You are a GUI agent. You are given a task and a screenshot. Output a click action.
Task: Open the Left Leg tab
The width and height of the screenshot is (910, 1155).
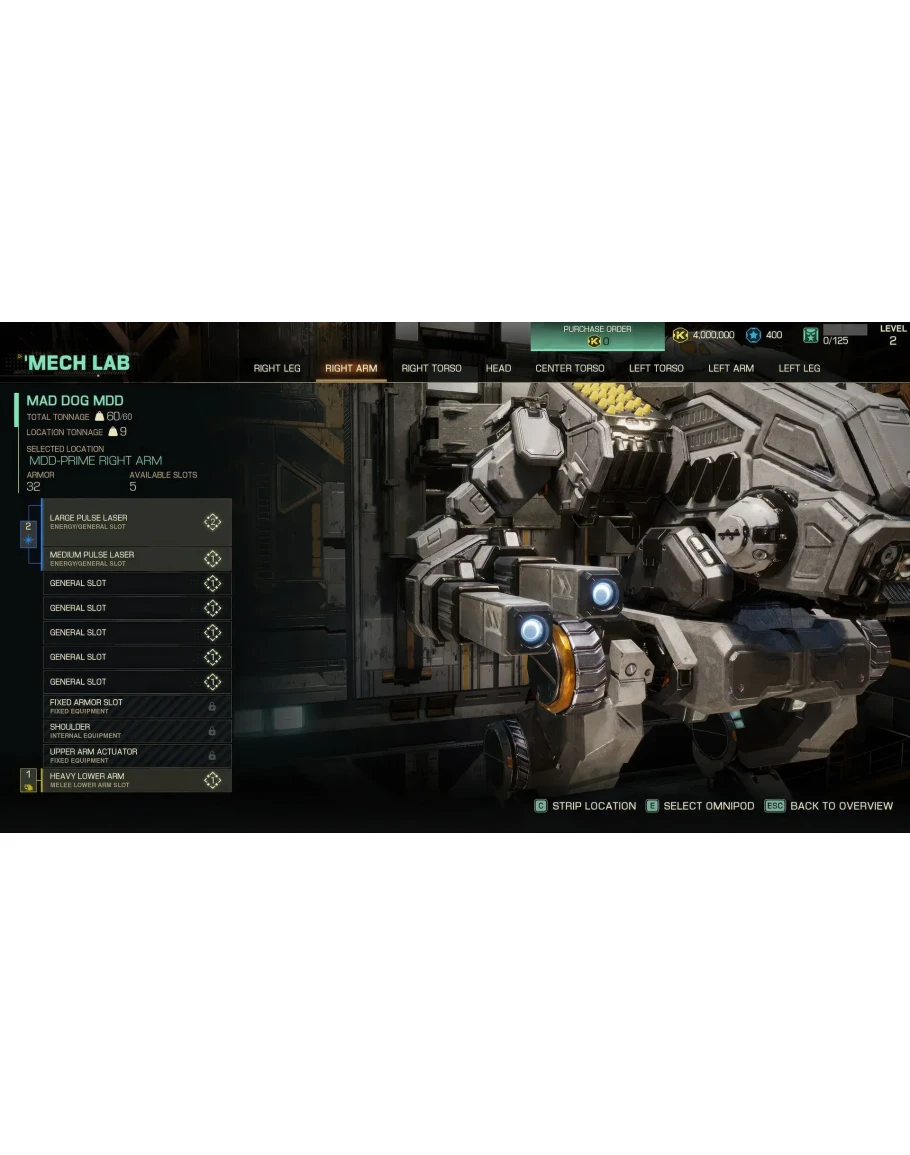pyautogui.click(x=799, y=369)
